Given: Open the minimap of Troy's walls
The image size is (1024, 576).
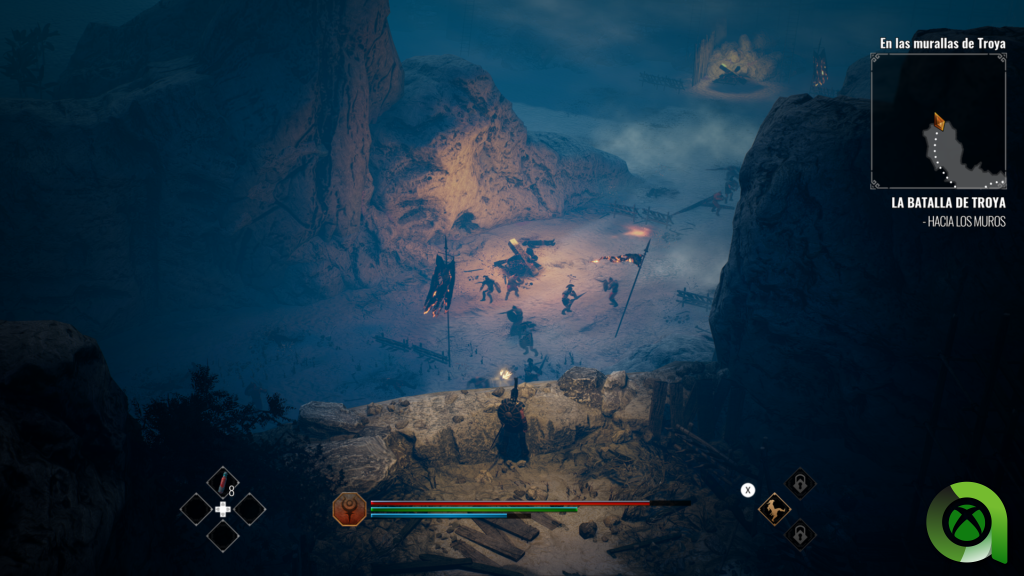Looking at the screenshot, I should tap(938, 121).
